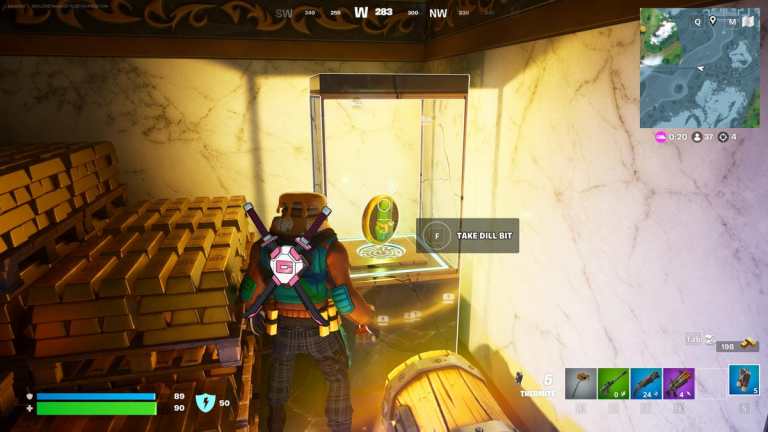Equip the purple-rarity weapon slot

pyautogui.click(x=679, y=383)
